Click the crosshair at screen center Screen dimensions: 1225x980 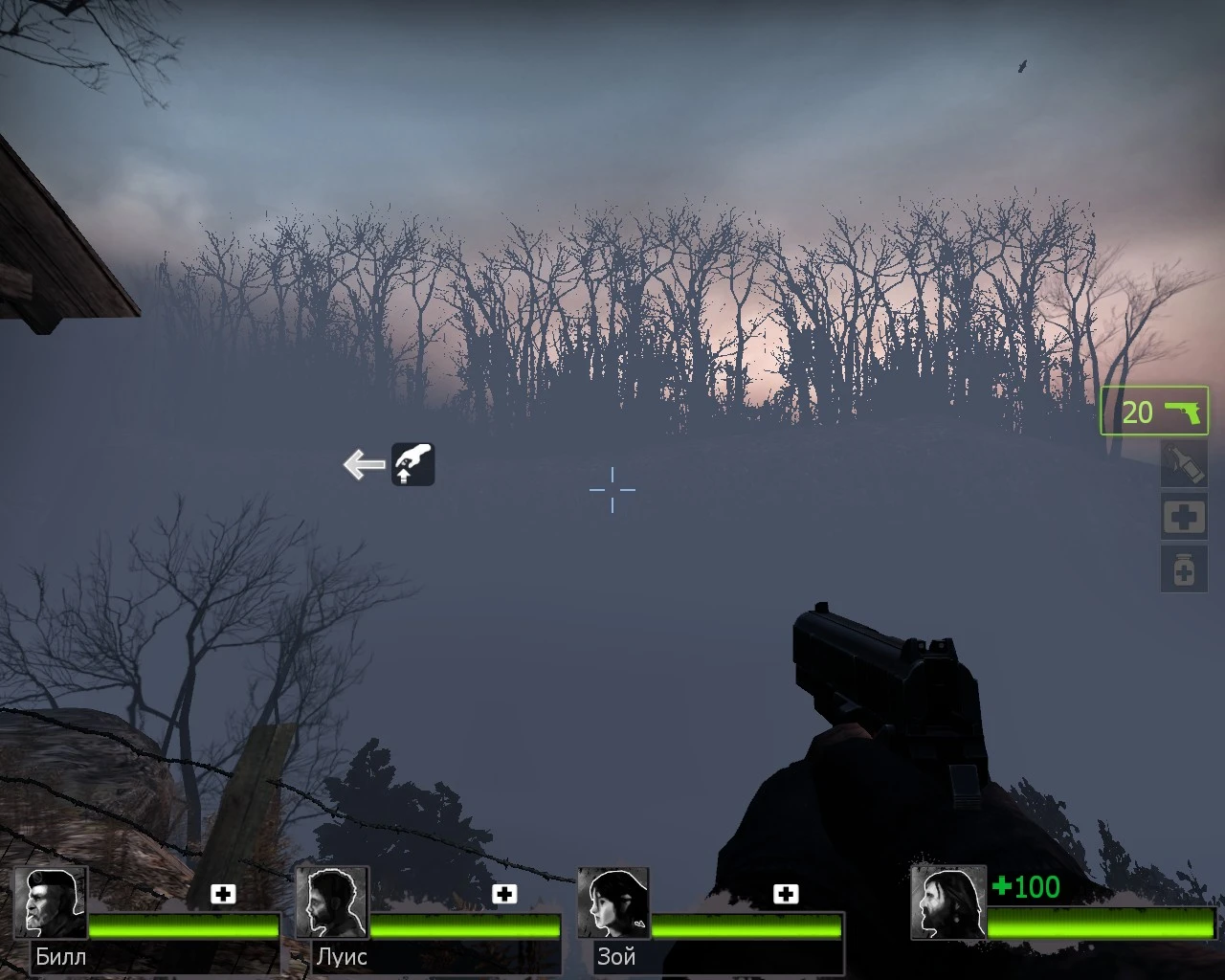pos(612,490)
